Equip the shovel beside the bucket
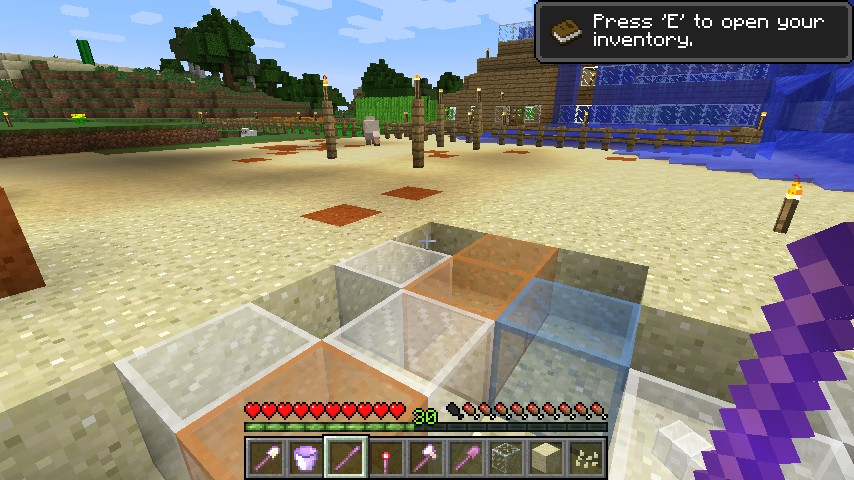The height and width of the screenshot is (480, 854). point(266,457)
